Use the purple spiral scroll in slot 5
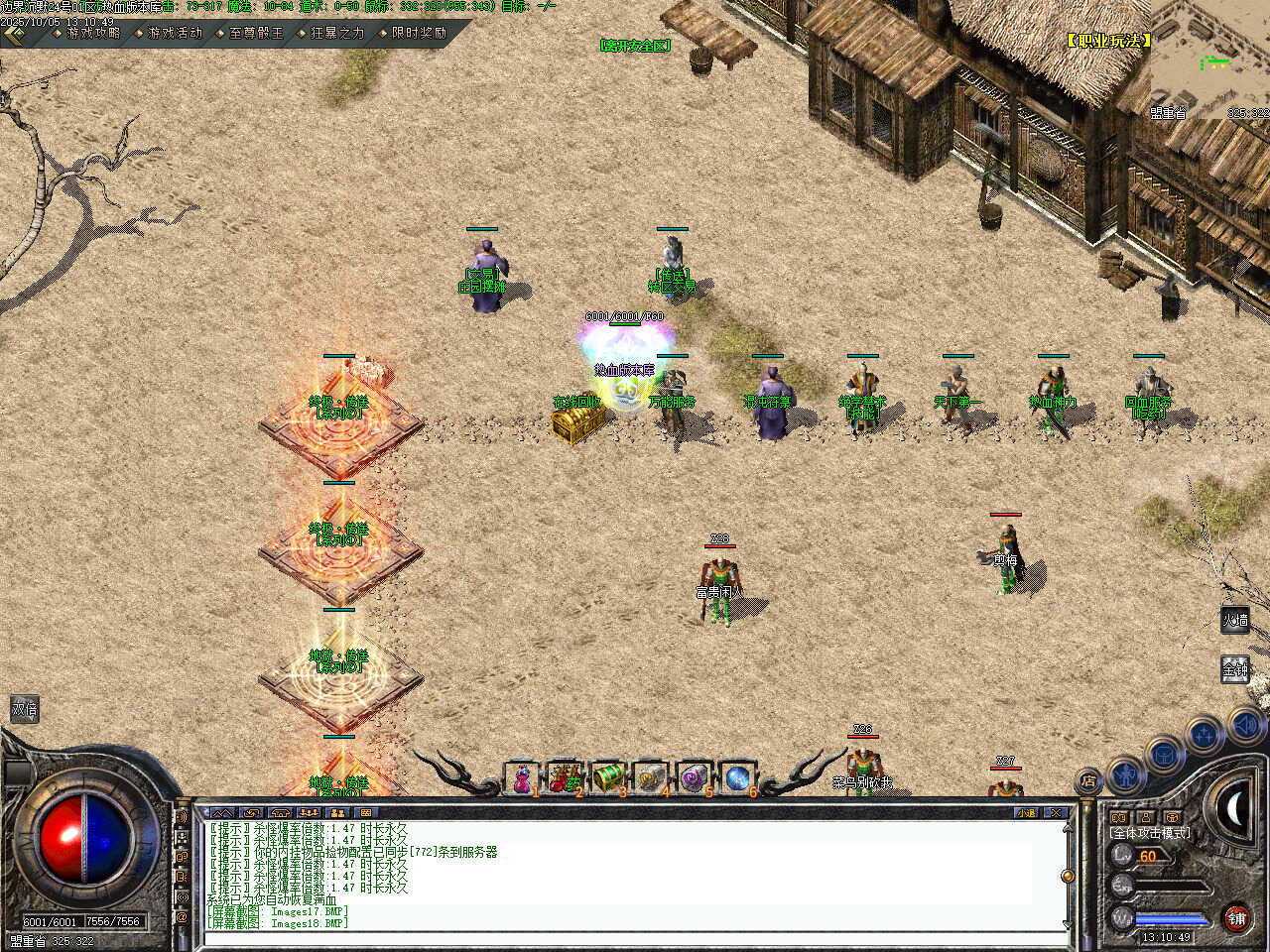 point(694,778)
